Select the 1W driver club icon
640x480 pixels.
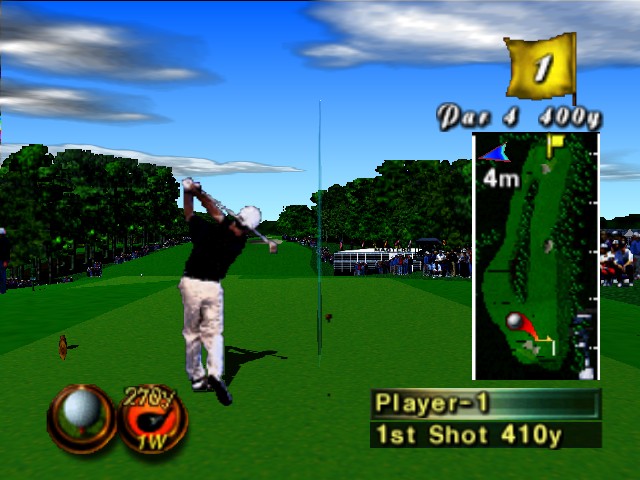click(154, 420)
